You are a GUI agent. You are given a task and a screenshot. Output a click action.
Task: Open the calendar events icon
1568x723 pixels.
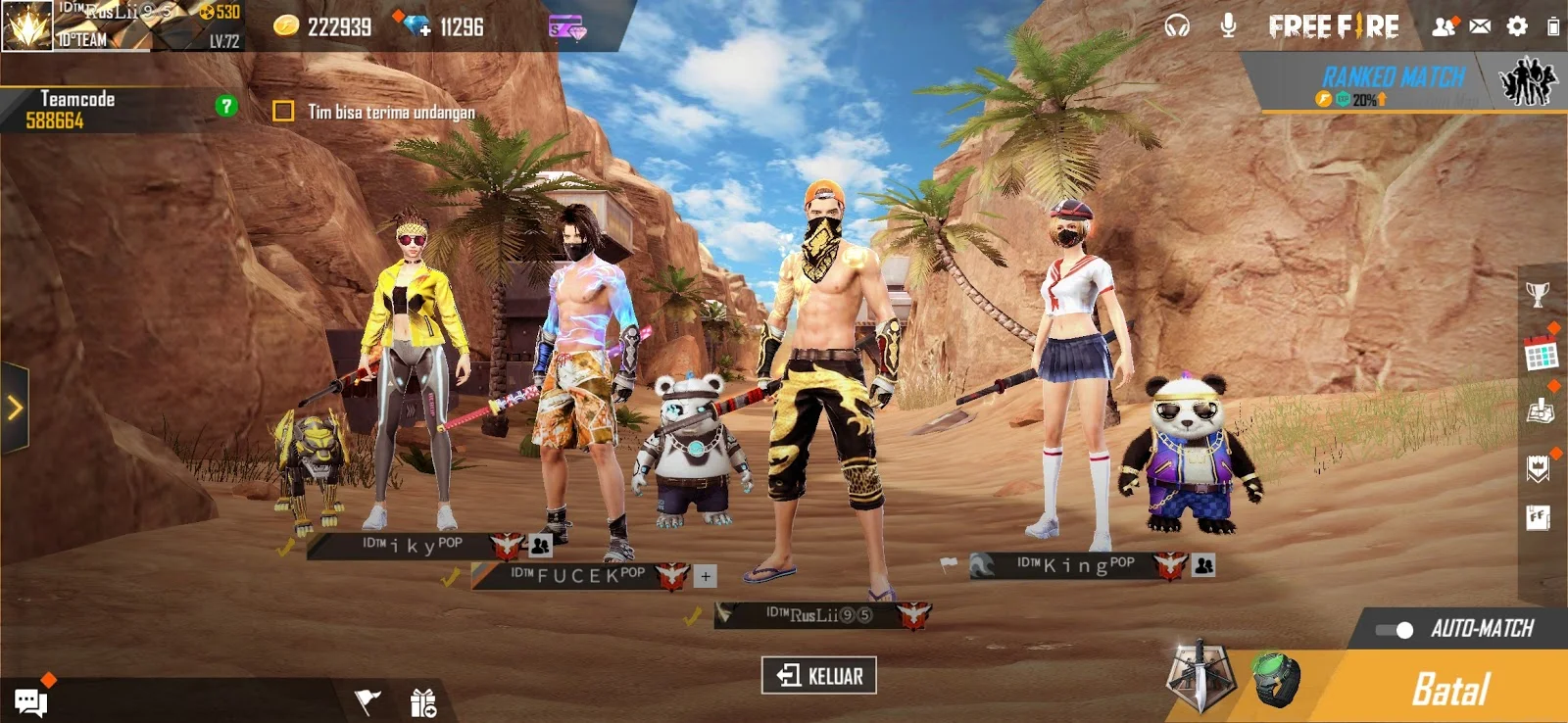click(x=1540, y=354)
